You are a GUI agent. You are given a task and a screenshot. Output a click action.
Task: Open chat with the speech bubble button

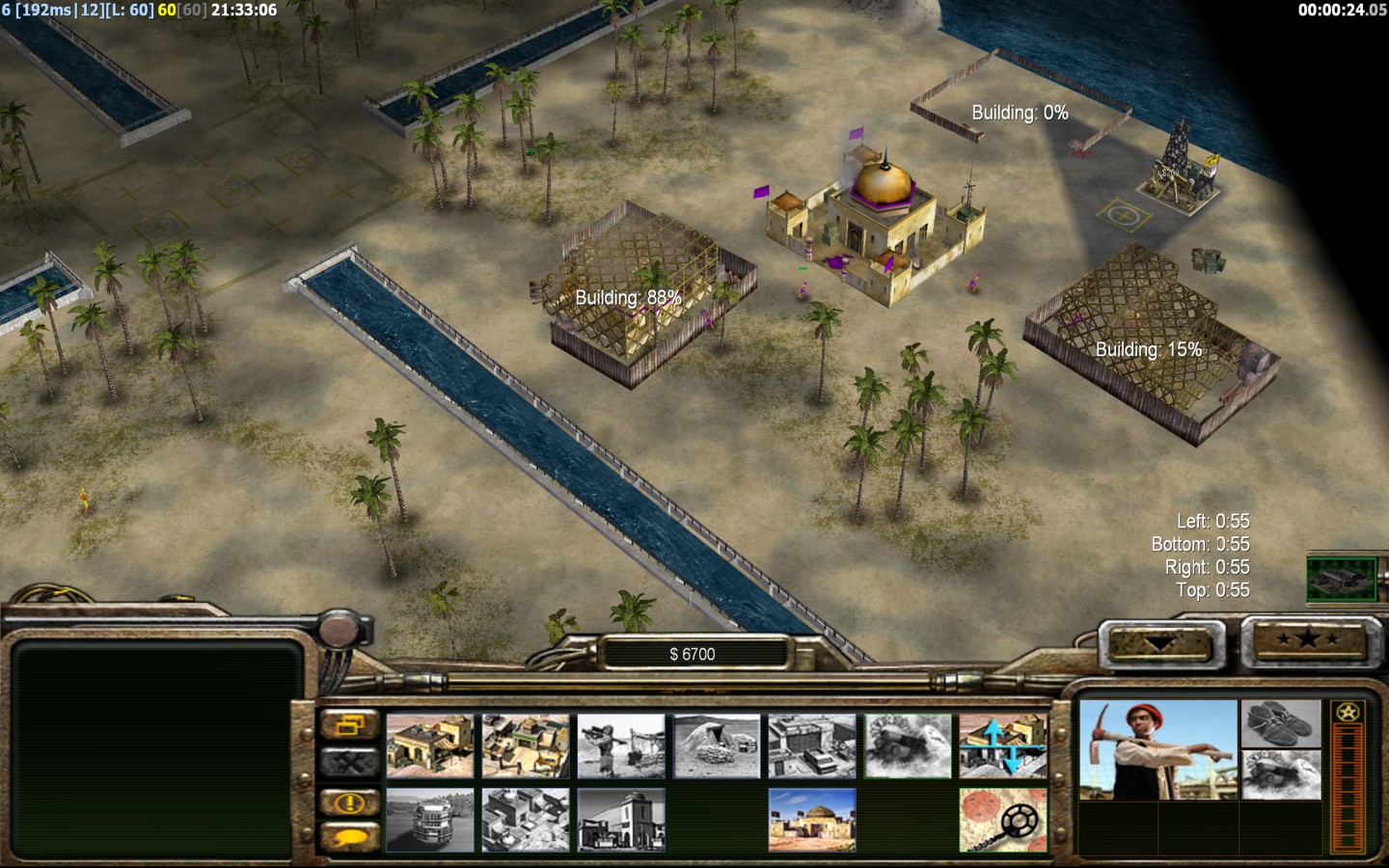pos(349,835)
